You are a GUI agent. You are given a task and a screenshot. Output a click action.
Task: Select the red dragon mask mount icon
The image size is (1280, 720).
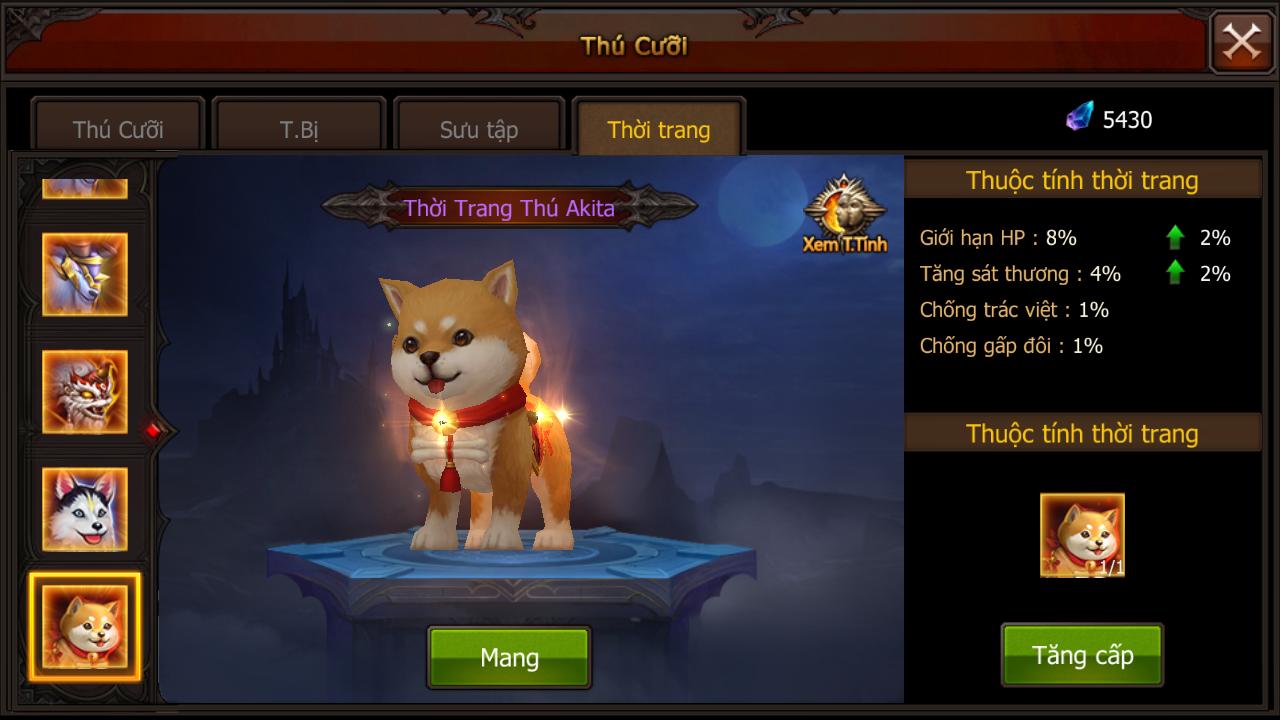pos(84,393)
